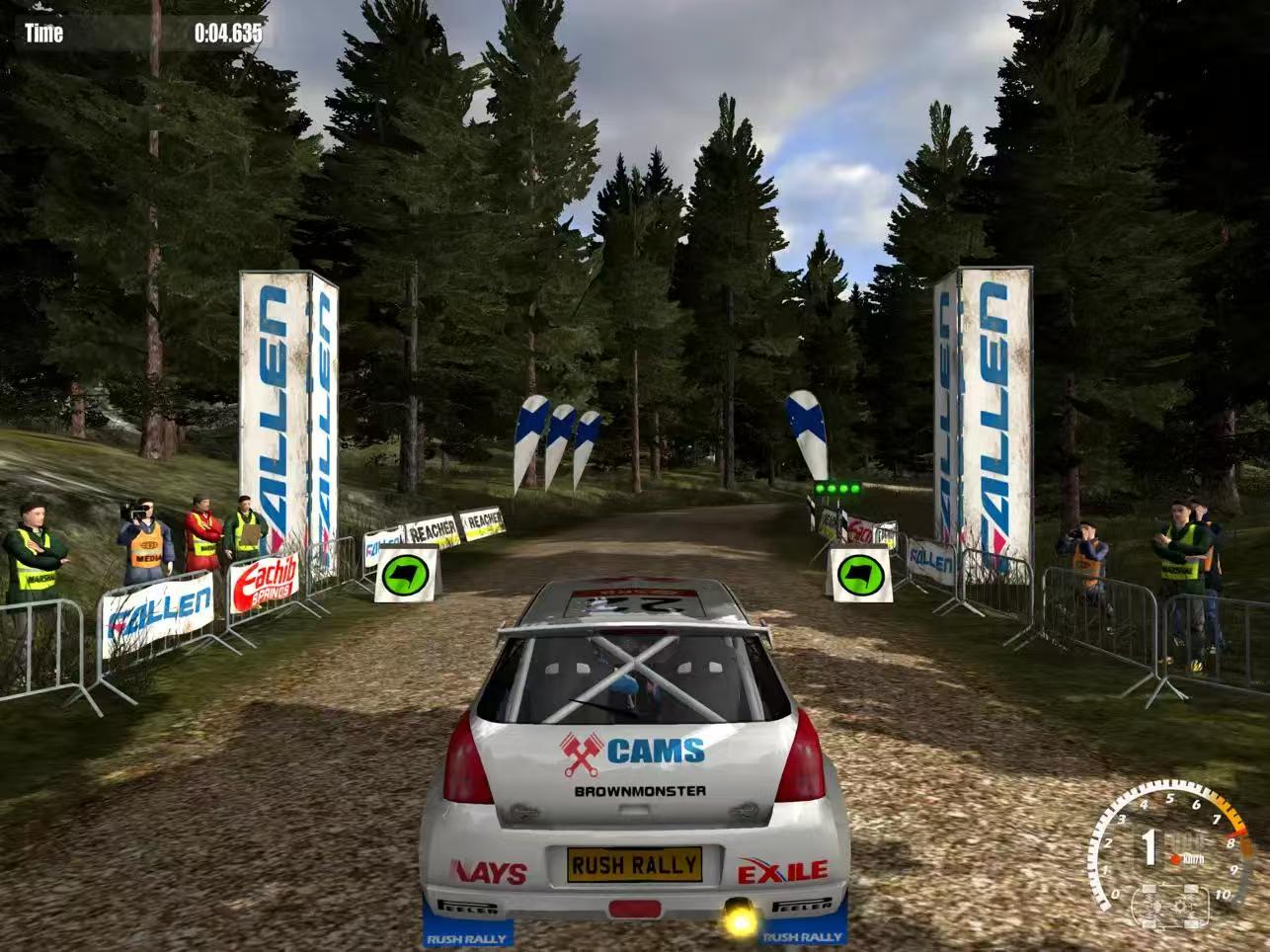The height and width of the screenshot is (952, 1270).
Task: Toggle the Time HUD display
Action: (44, 33)
